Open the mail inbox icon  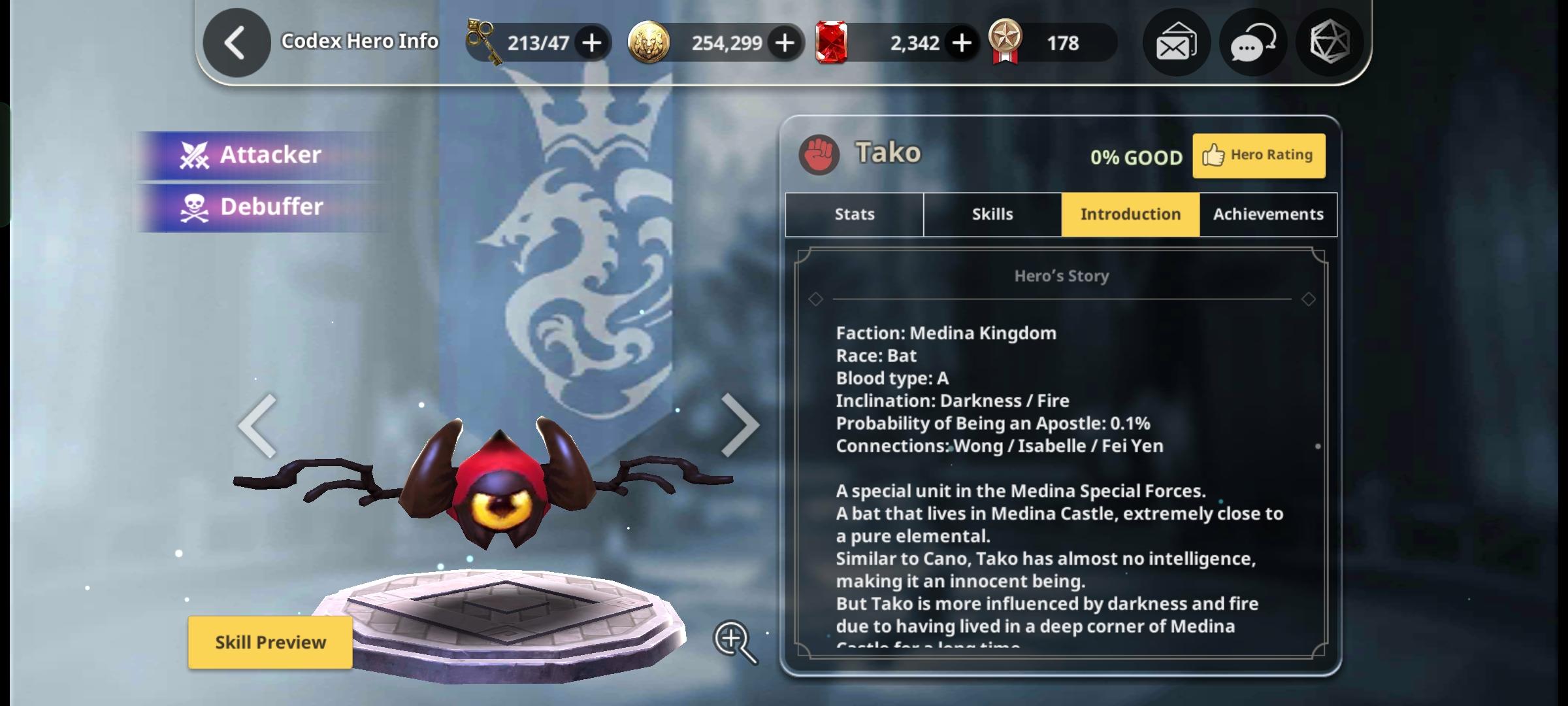pos(1175,42)
